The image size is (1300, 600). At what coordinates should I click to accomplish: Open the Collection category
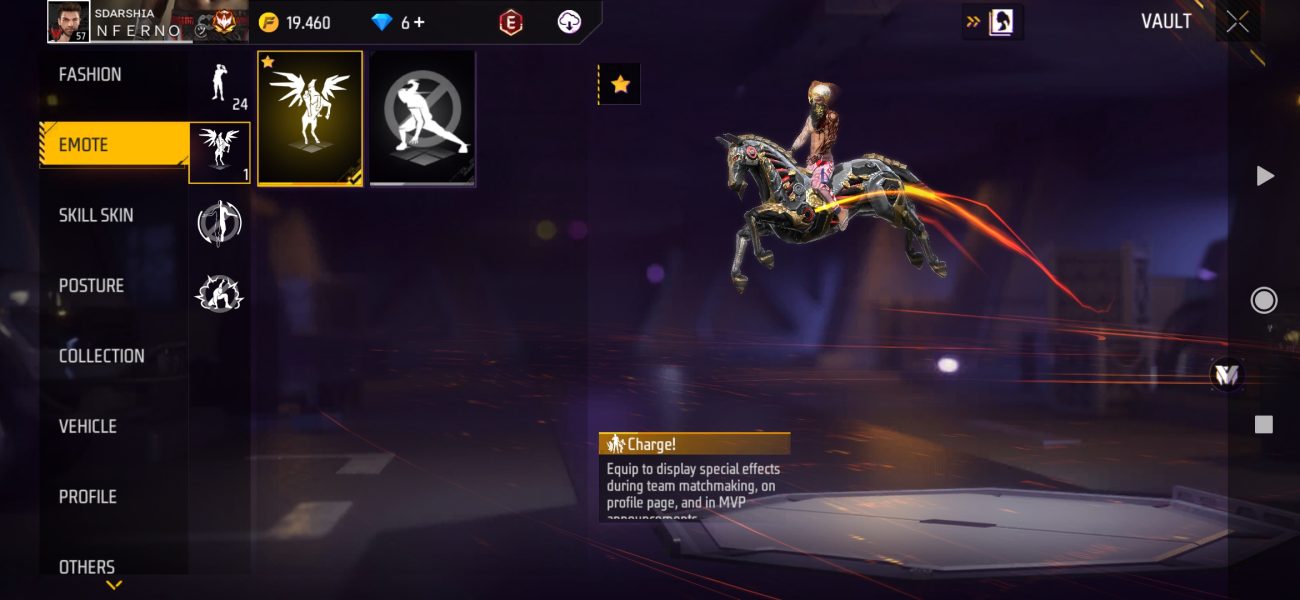(x=101, y=356)
